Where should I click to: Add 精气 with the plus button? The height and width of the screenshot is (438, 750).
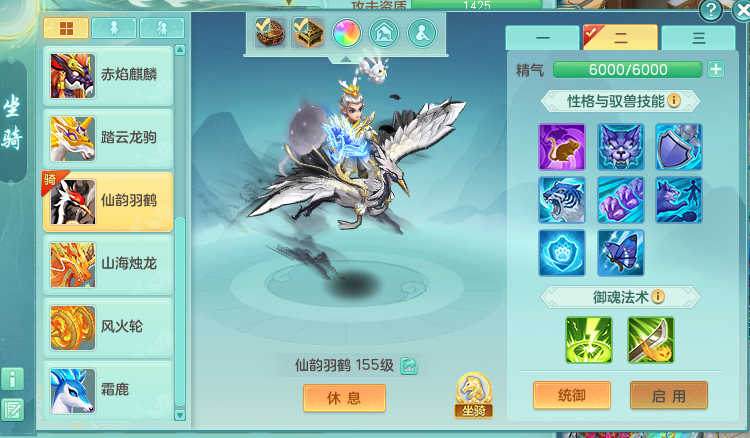(716, 69)
